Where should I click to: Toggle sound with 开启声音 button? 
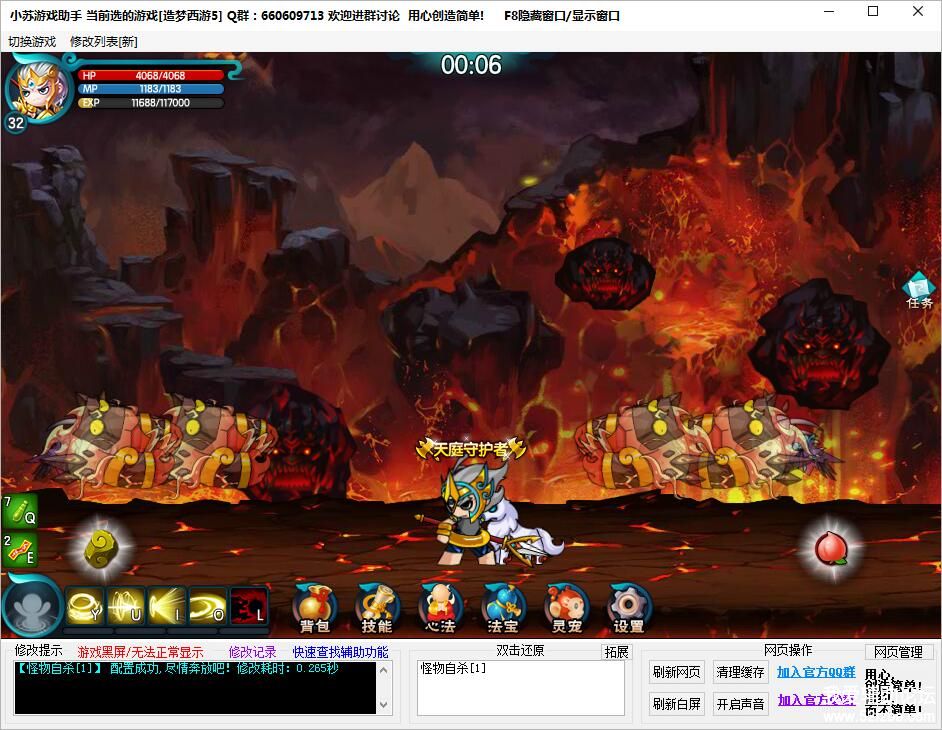[x=740, y=704]
